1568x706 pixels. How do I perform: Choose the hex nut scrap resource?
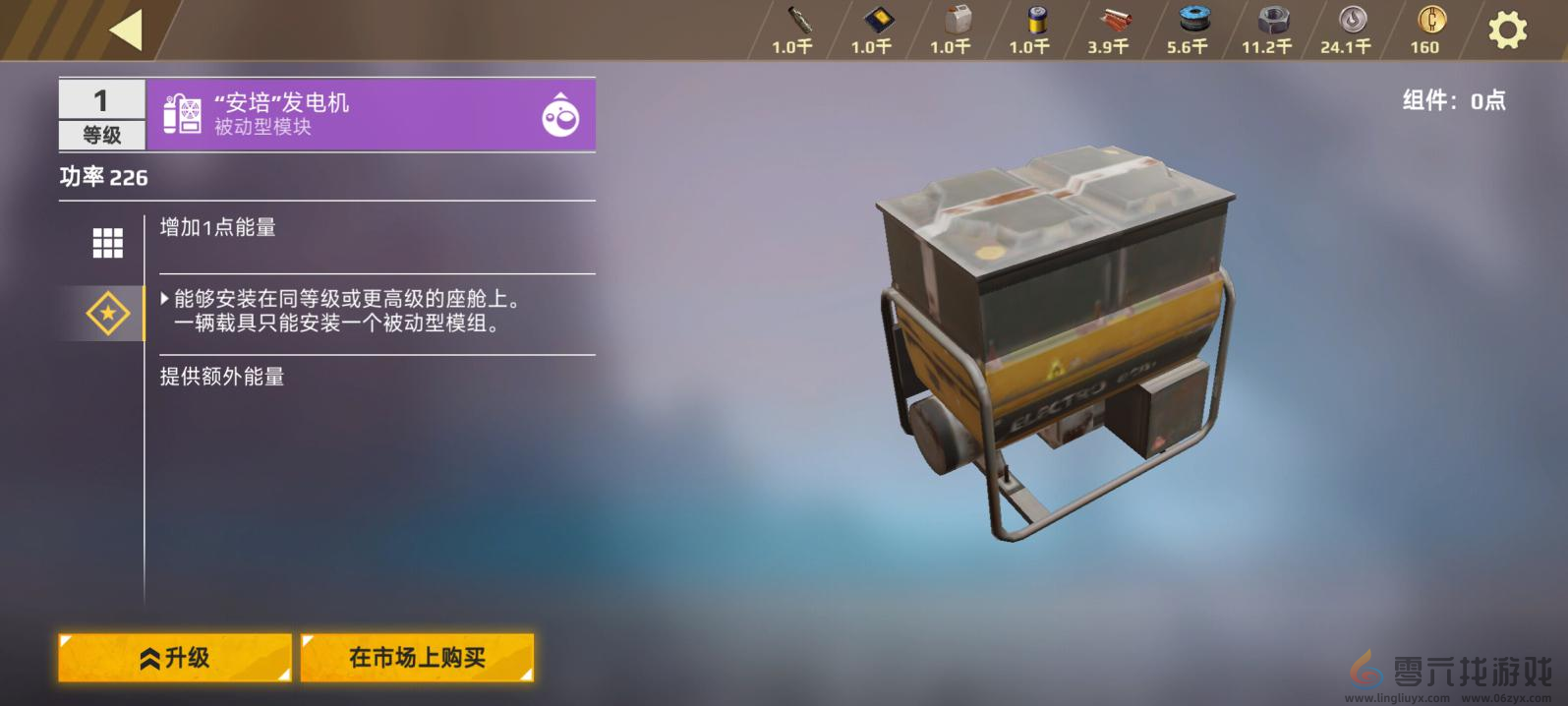pyautogui.click(x=1273, y=20)
